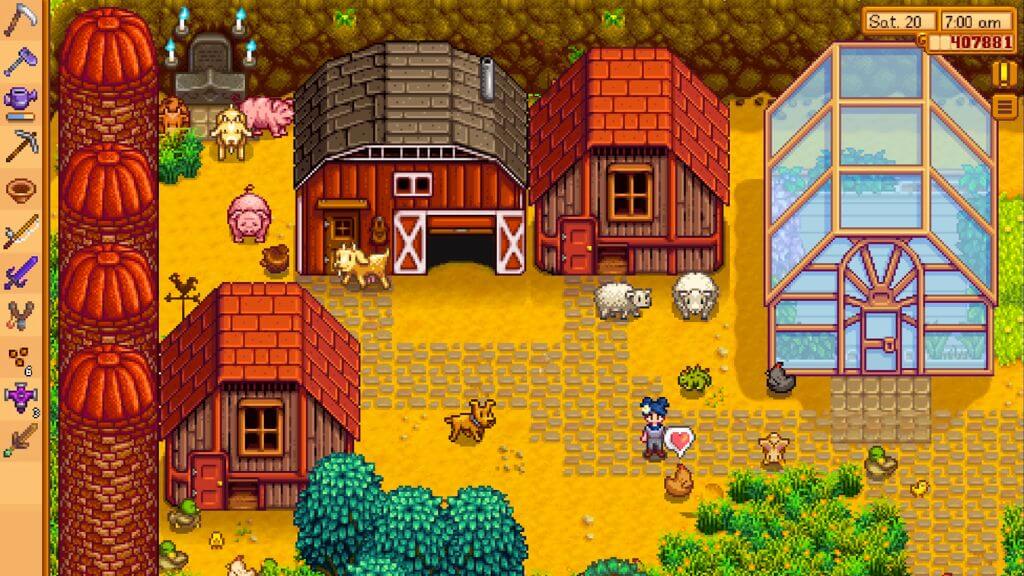
Task: Select the pickaxe slot
Action: pos(20,146)
